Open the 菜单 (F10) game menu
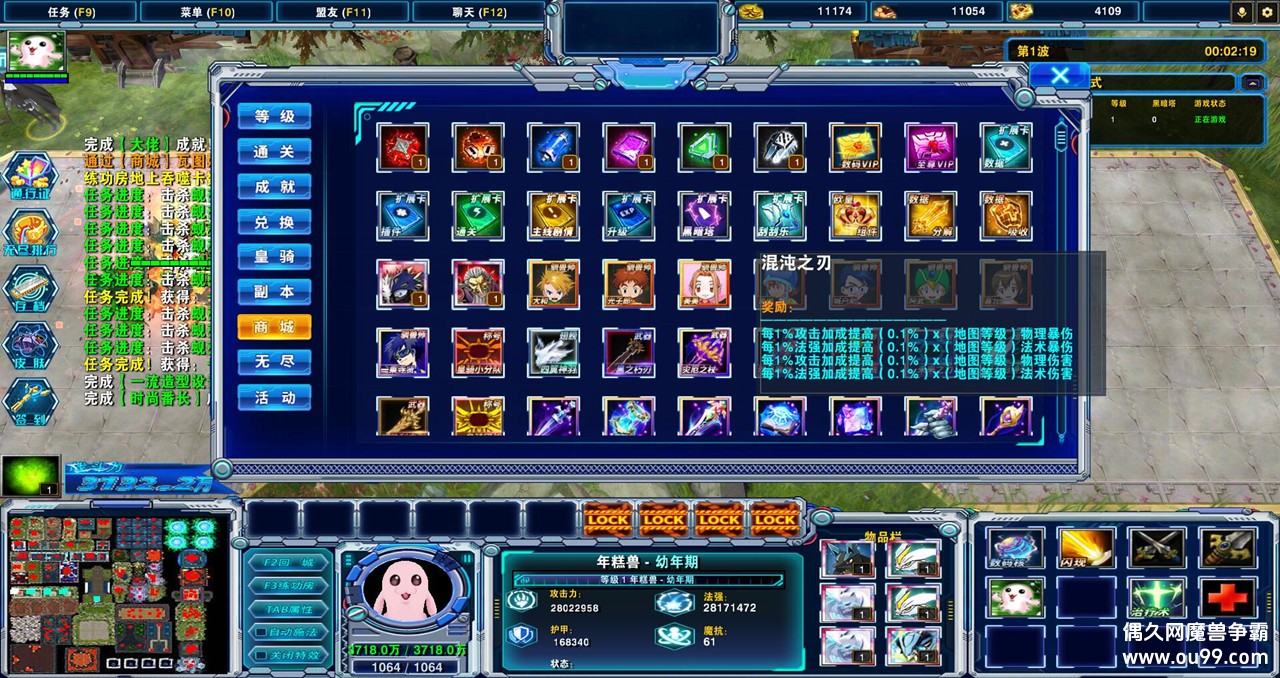1280x678 pixels. click(207, 12)
